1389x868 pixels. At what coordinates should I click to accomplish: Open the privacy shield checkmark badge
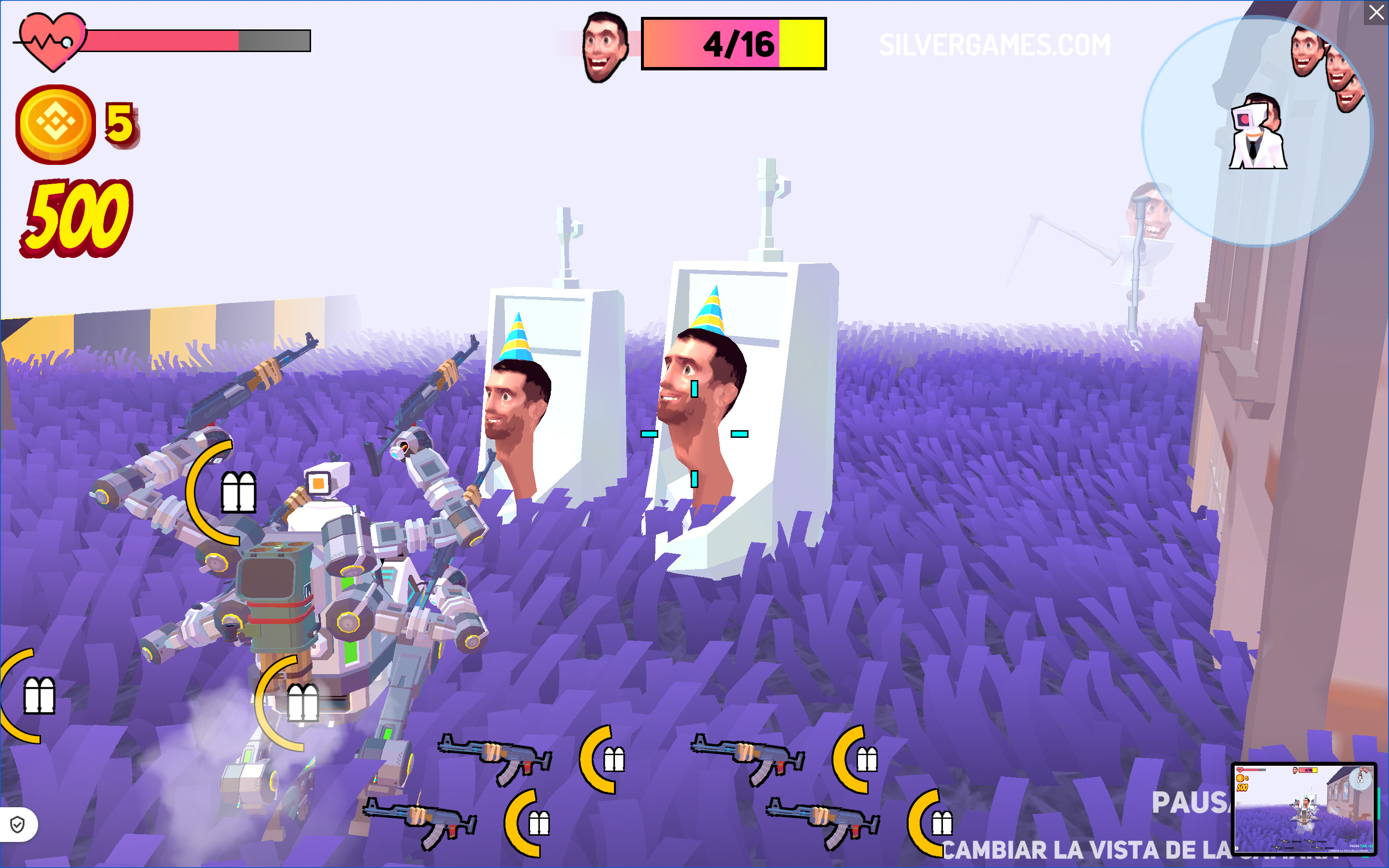point(18,825)
